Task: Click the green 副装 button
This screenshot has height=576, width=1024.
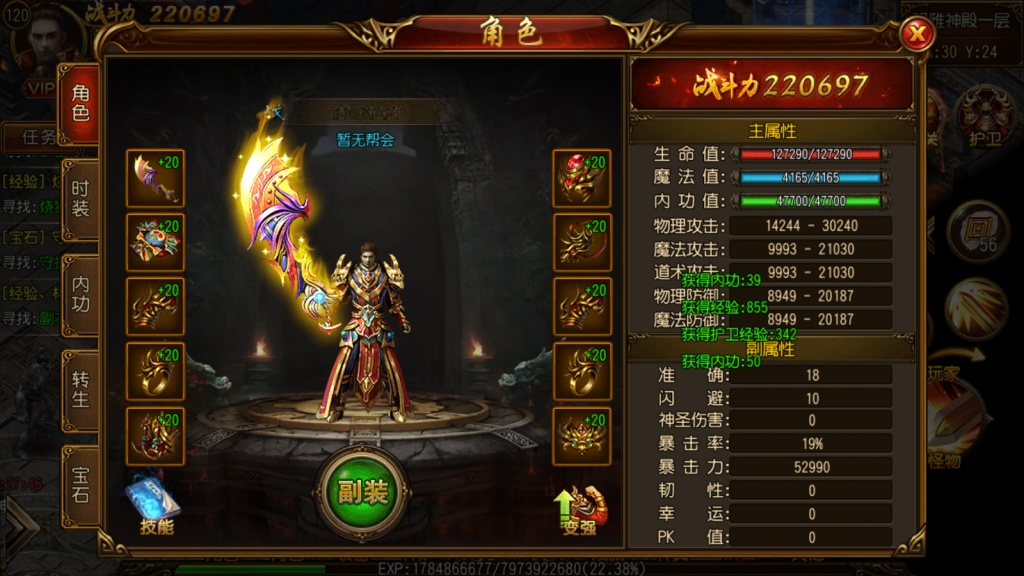Action: click(363, 492)
